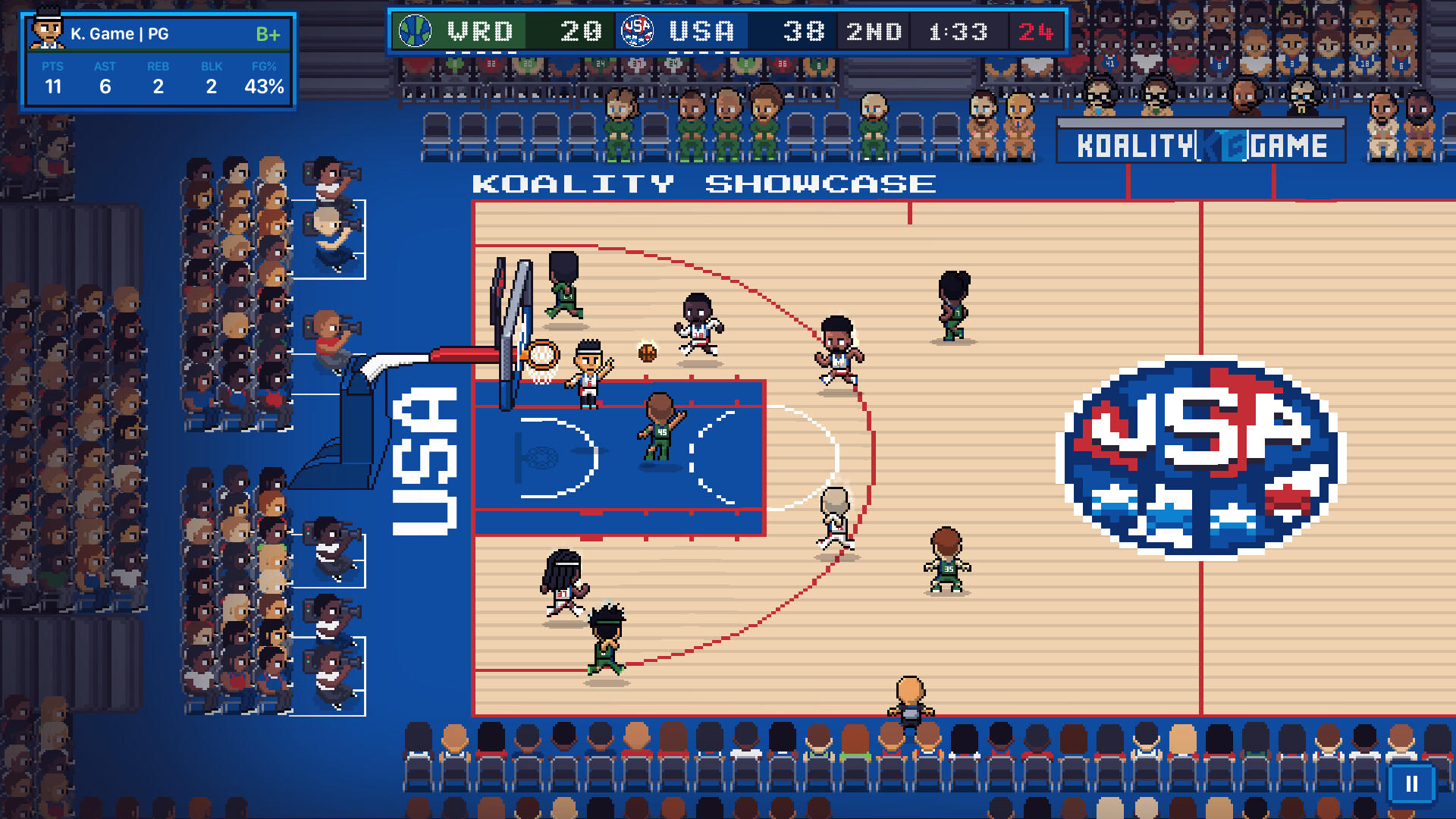Click the FG% value of 43%
Viewport: 1456px width, 819px height.
coord(264,86)
